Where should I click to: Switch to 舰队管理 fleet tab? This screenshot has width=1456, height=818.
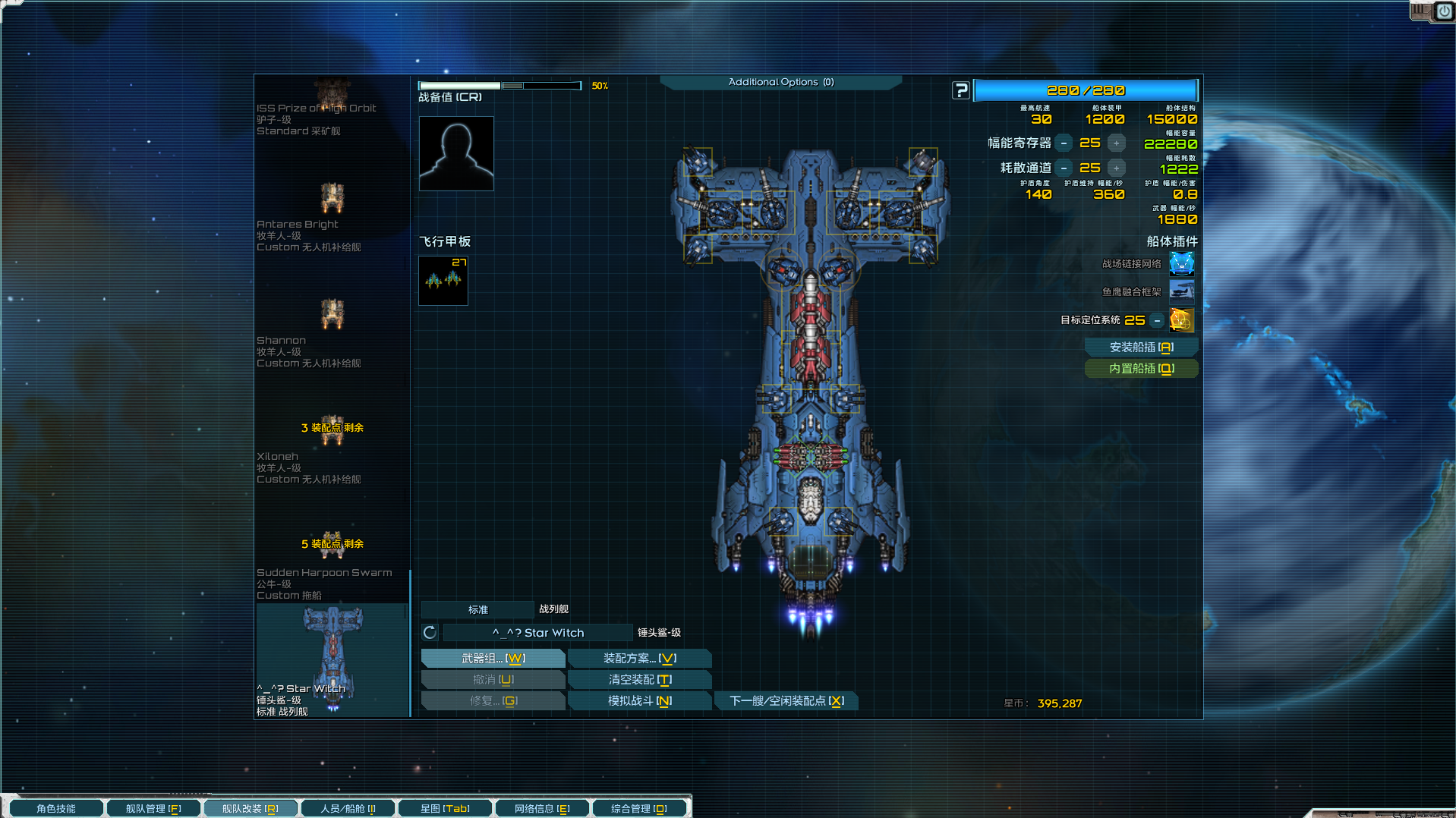153,809
